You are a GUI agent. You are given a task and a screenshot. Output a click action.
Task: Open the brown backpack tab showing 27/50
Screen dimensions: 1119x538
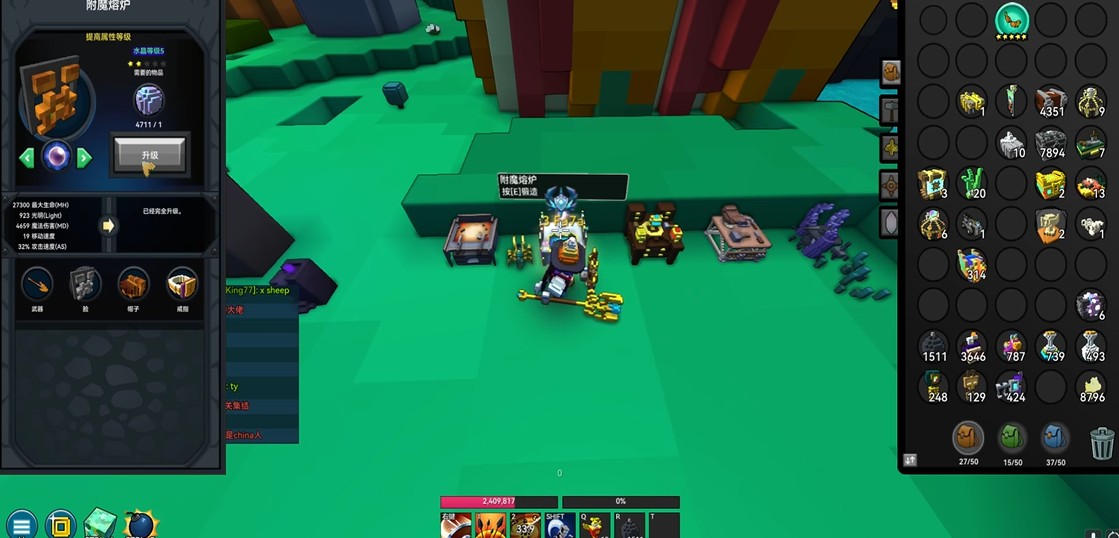tap(968, 438)
